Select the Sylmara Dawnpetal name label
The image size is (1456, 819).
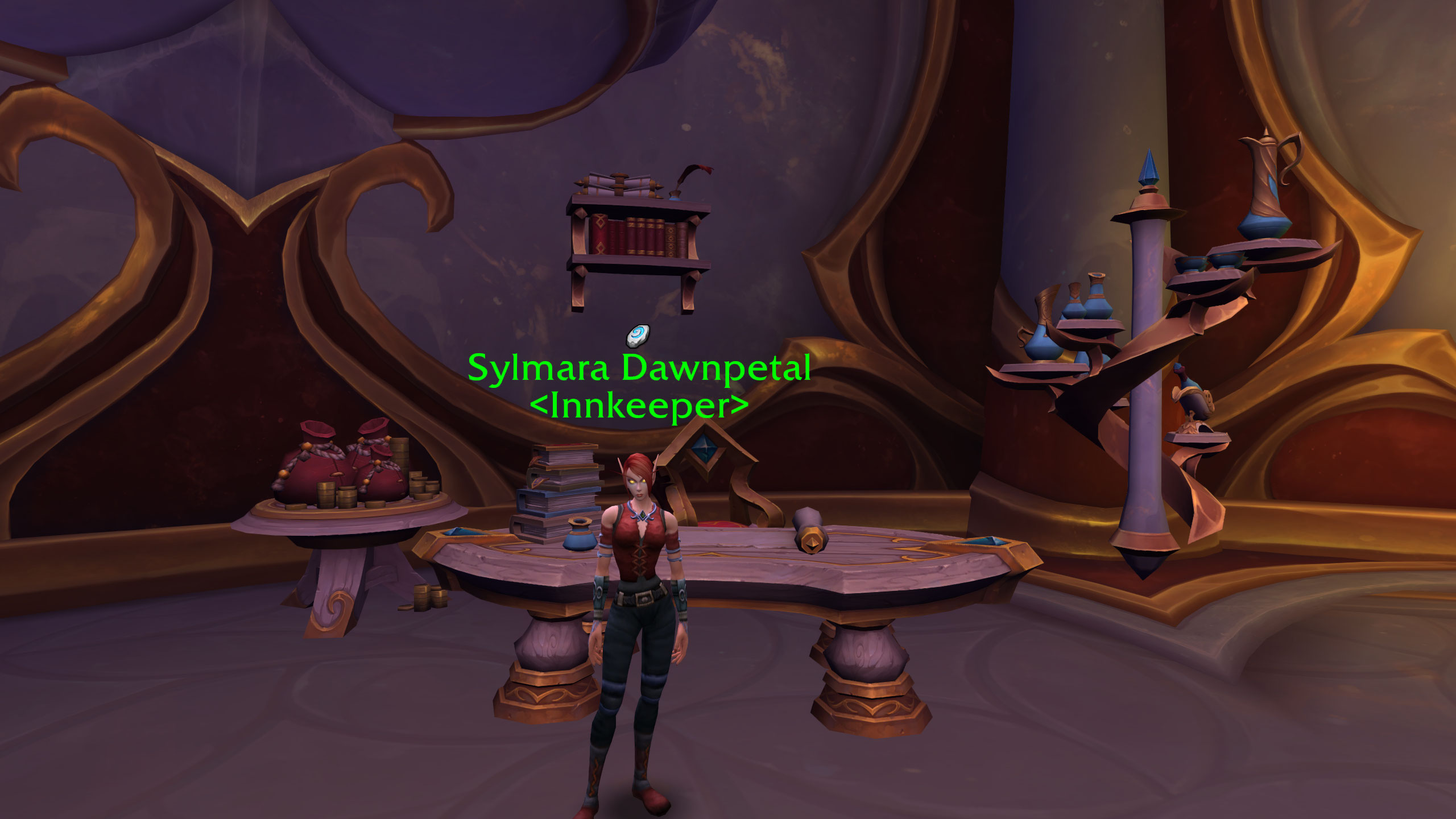point(639,369)
